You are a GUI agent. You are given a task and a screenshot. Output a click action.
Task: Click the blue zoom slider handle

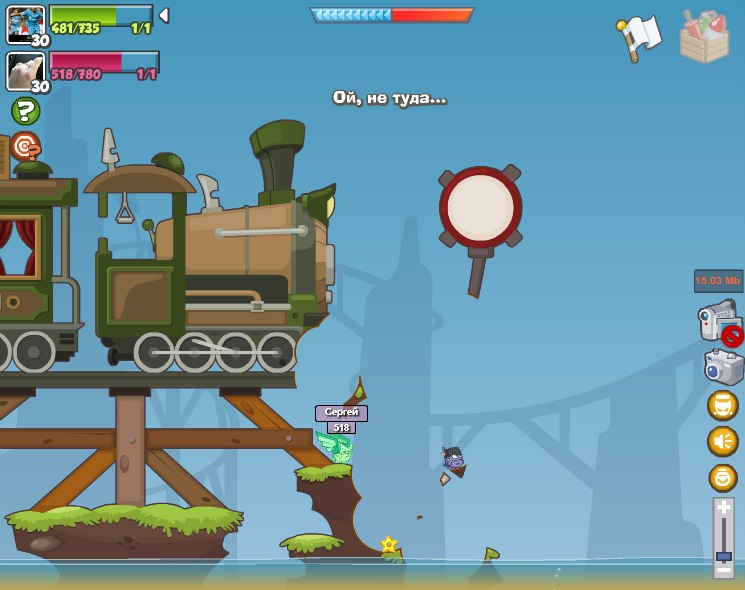click(723, 556)
